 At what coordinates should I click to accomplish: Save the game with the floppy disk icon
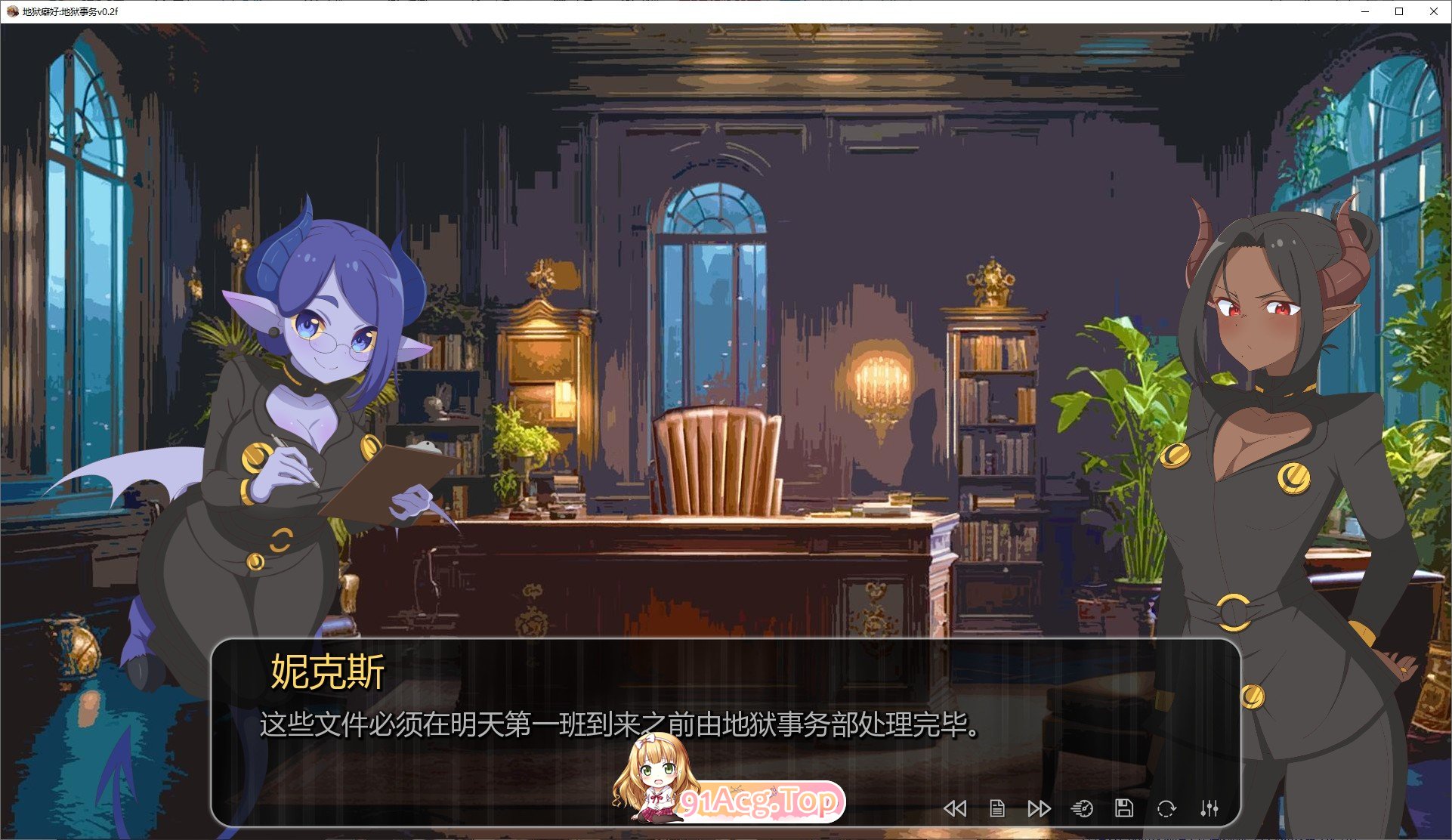(x=1125, y=808)
